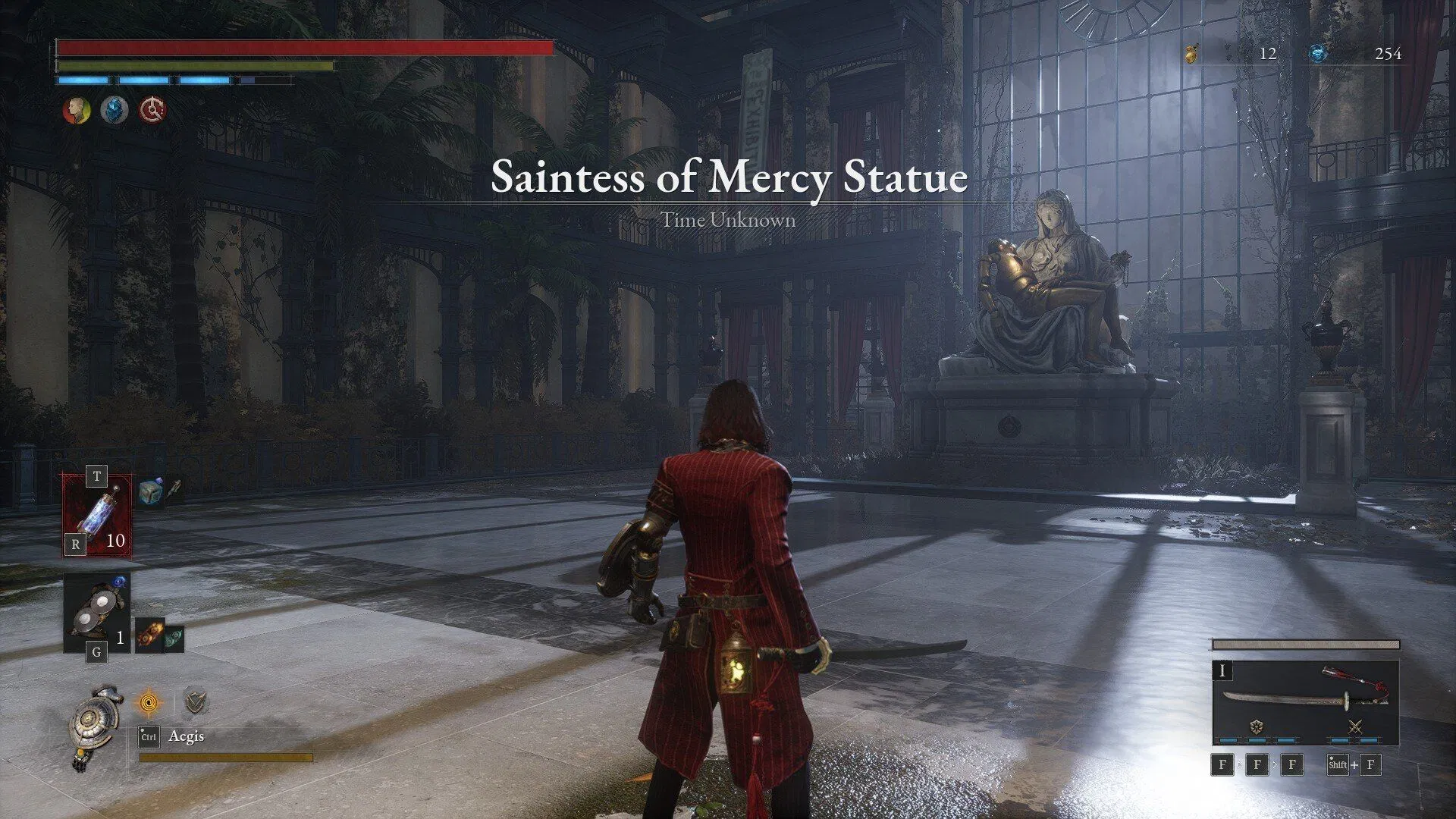Click the orange gear item beside the grindstone
Image resolution: width=1456 pixels, height=819 pixels.
click(149, 635)
